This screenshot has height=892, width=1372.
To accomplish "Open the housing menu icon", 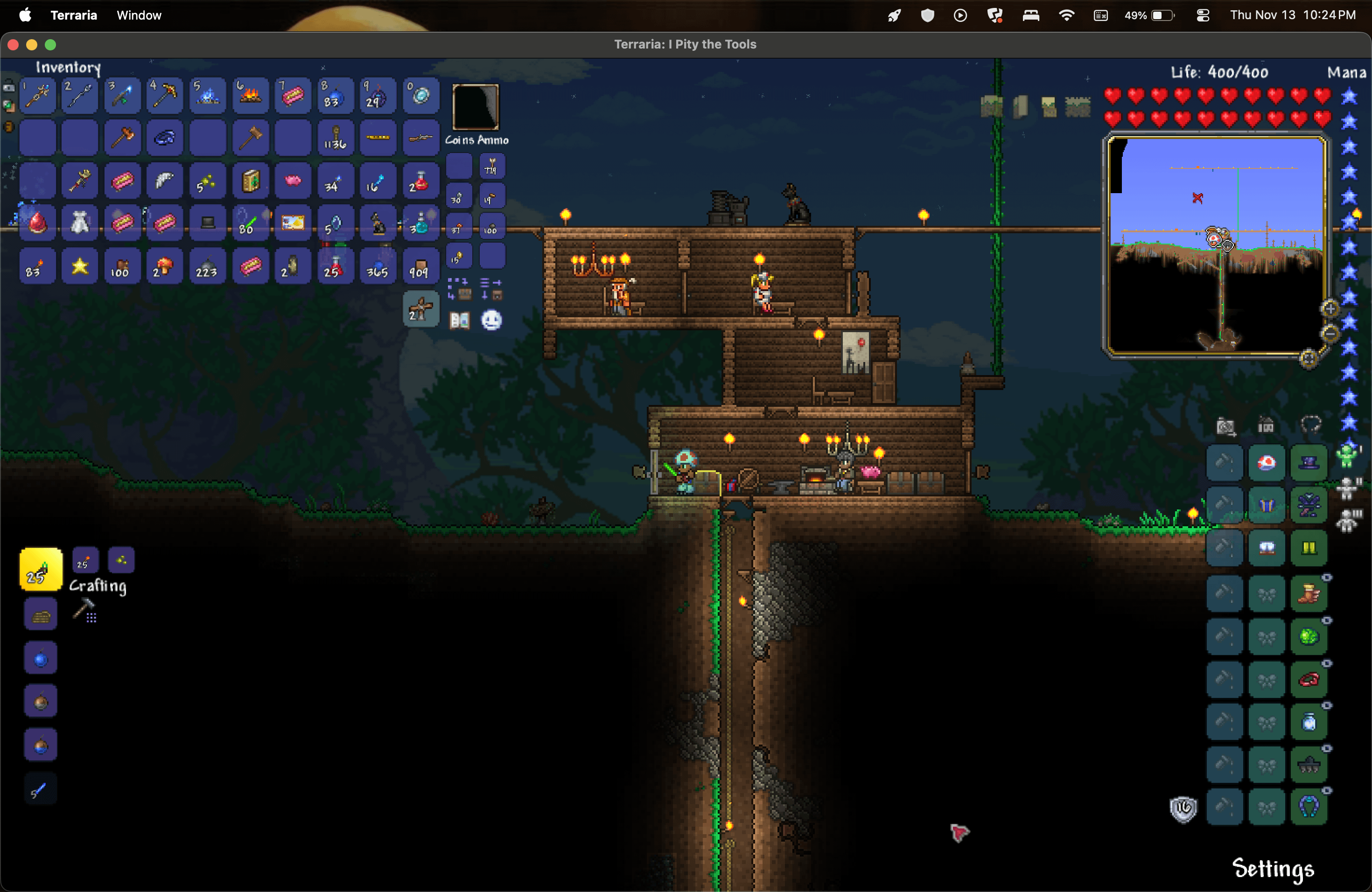I will click(x=1266, y=426).
